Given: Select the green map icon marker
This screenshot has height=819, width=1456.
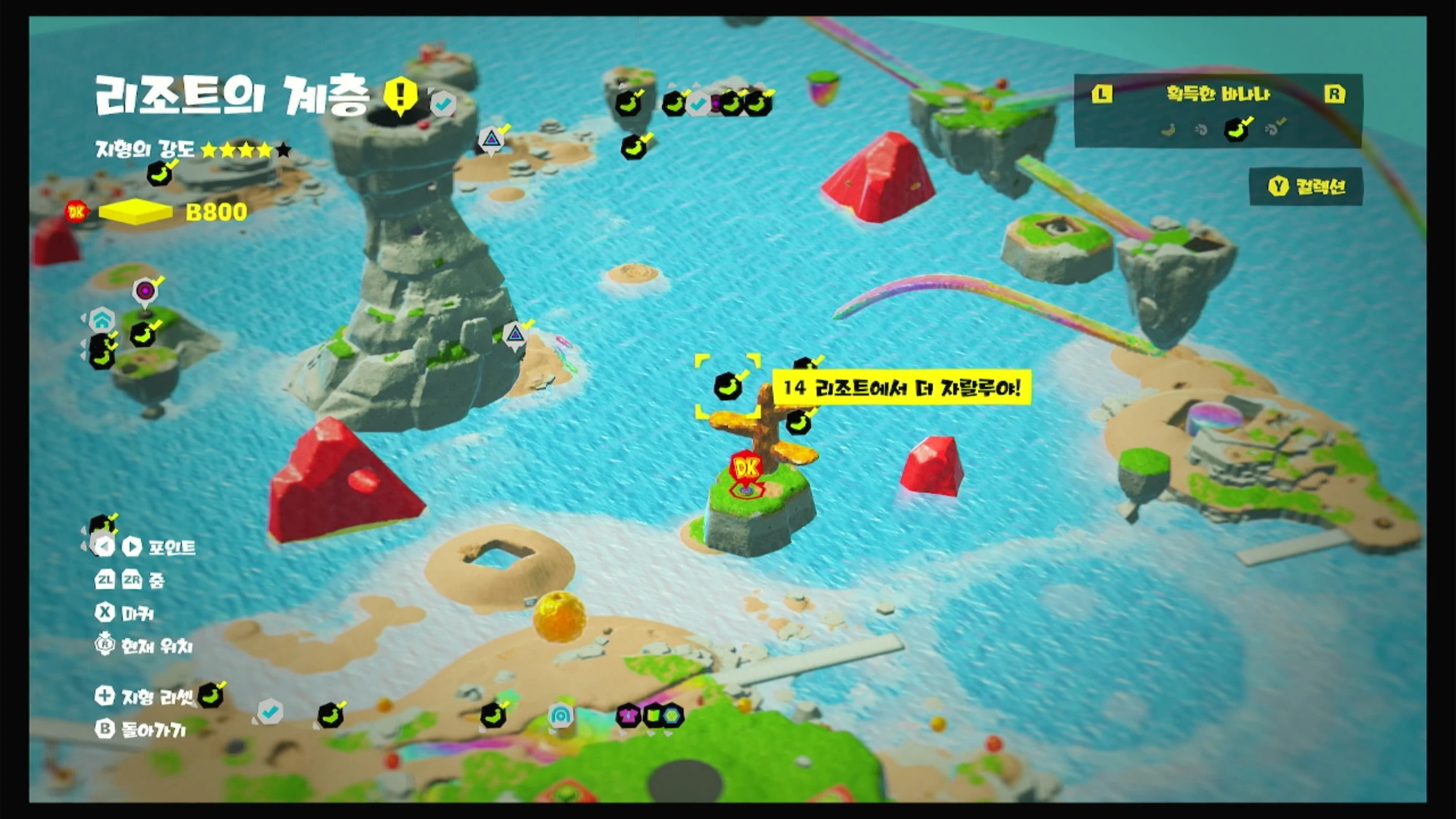Looking at the screenshot, I should point(653,715).
